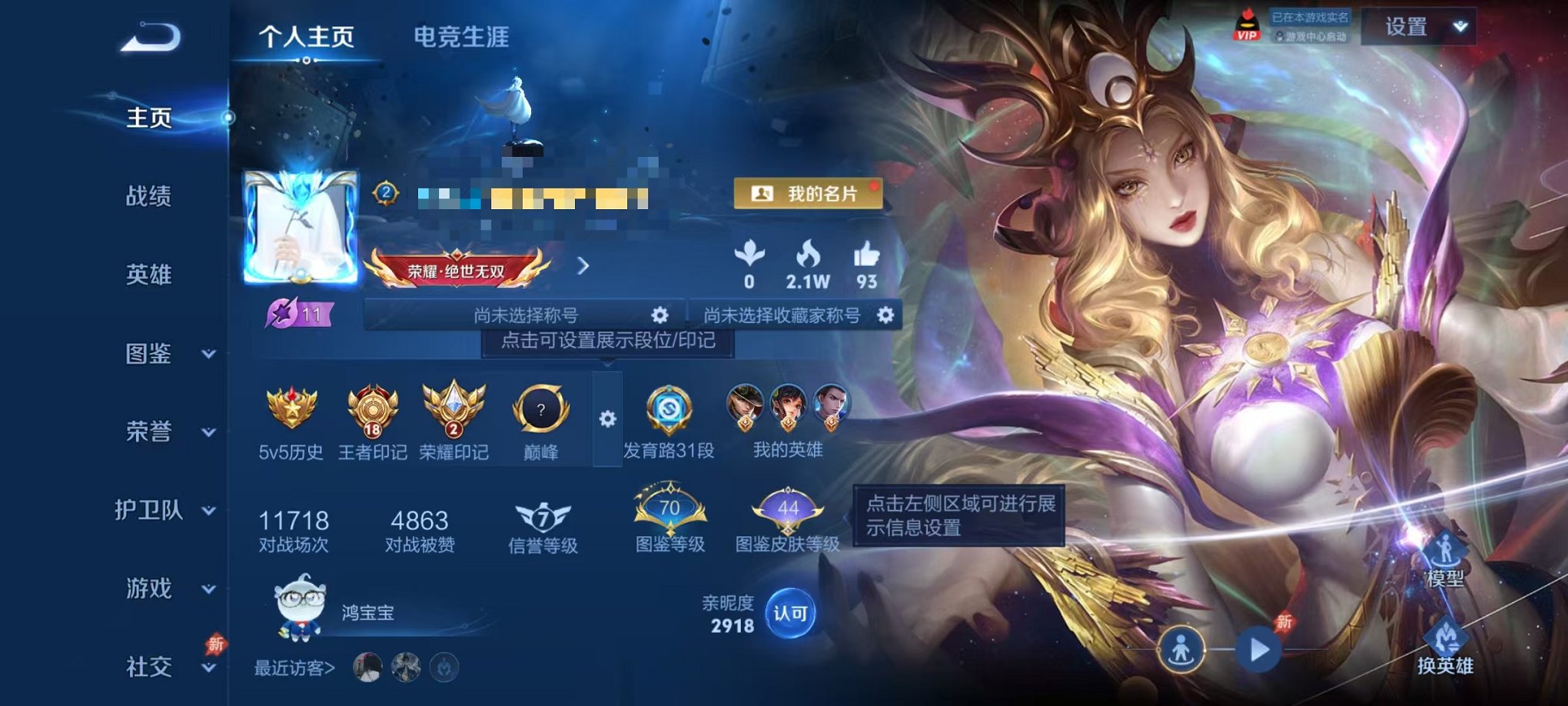Select the 个人主页 tab
Image resolution: width=1568 pixels, height=706 pixels.
tap(307, 33)
